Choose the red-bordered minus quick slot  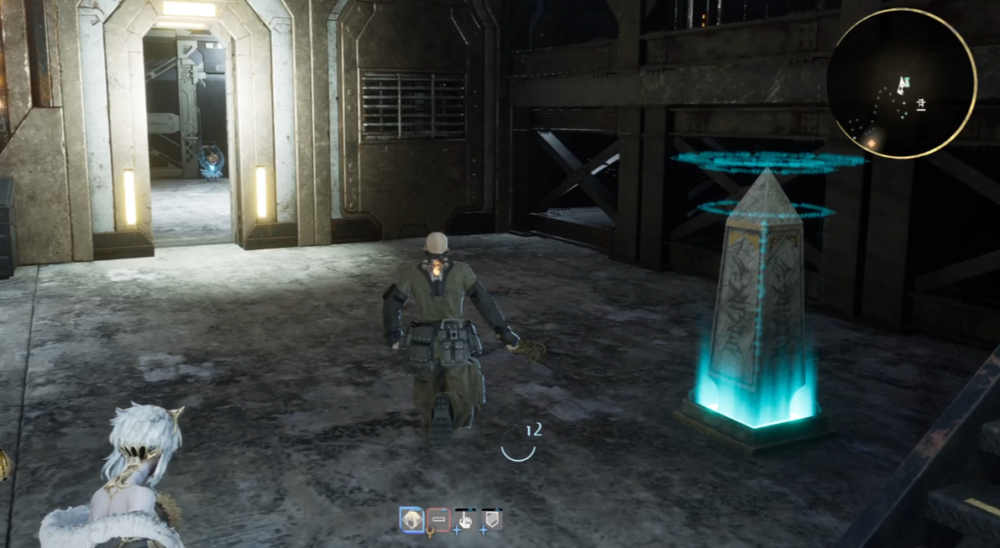pyautogui.click(x=438, y=519)
